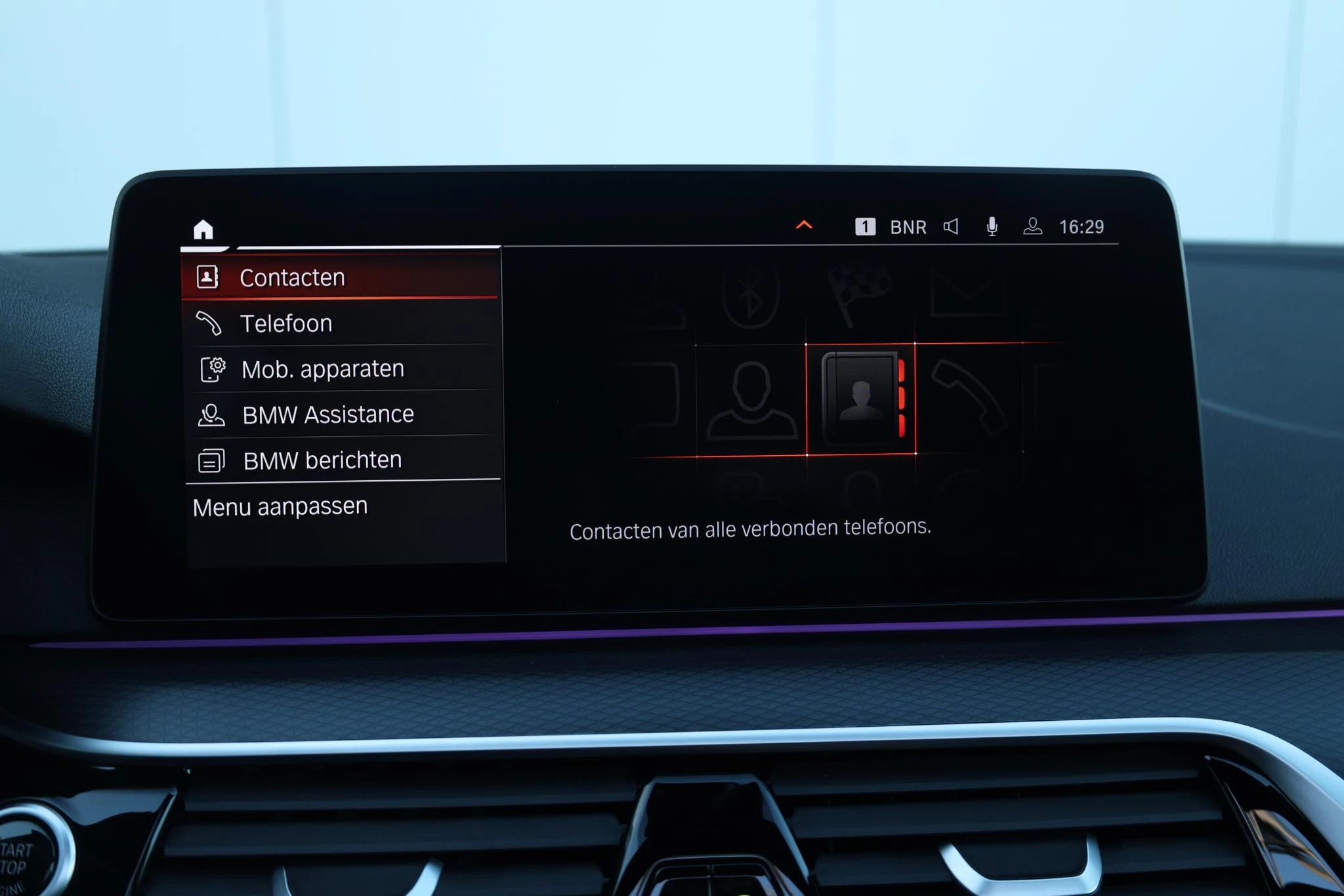
Task: Open the driver profile icon
Action: coord(1032,226)
